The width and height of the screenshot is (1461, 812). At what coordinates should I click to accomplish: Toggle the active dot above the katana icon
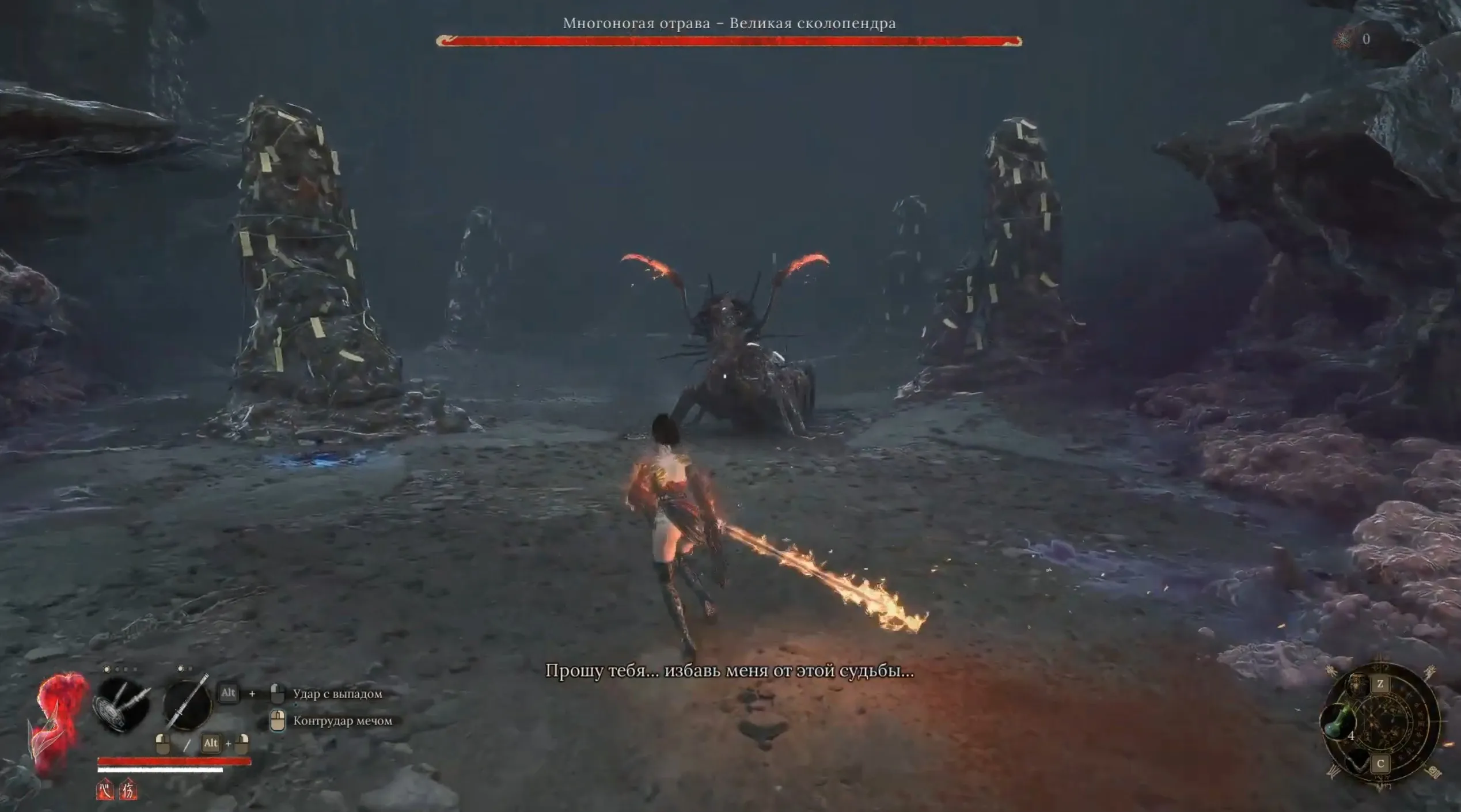tap(180, 668)
